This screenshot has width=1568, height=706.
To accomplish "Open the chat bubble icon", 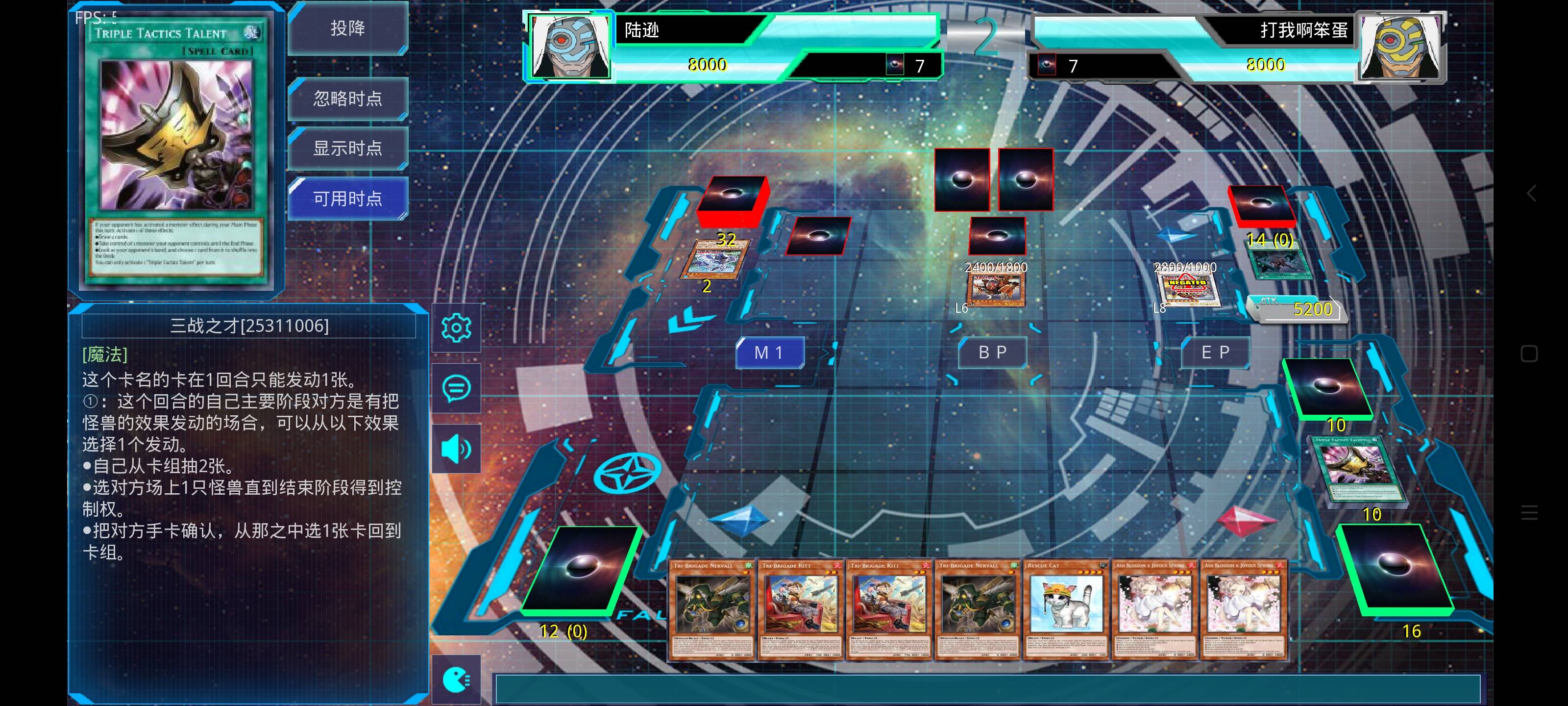I will point(456,388).
